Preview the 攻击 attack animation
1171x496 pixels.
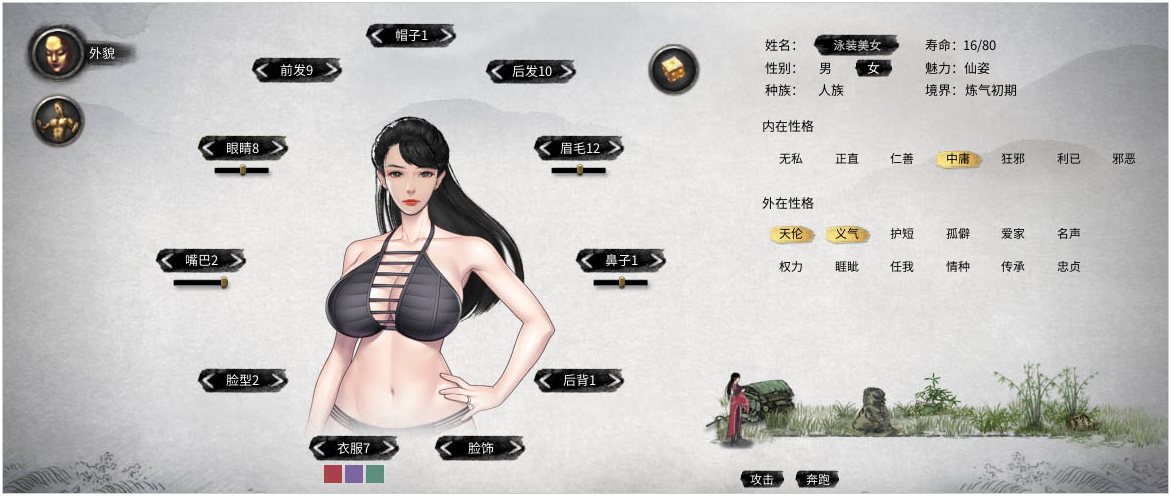tap(762, 479)
